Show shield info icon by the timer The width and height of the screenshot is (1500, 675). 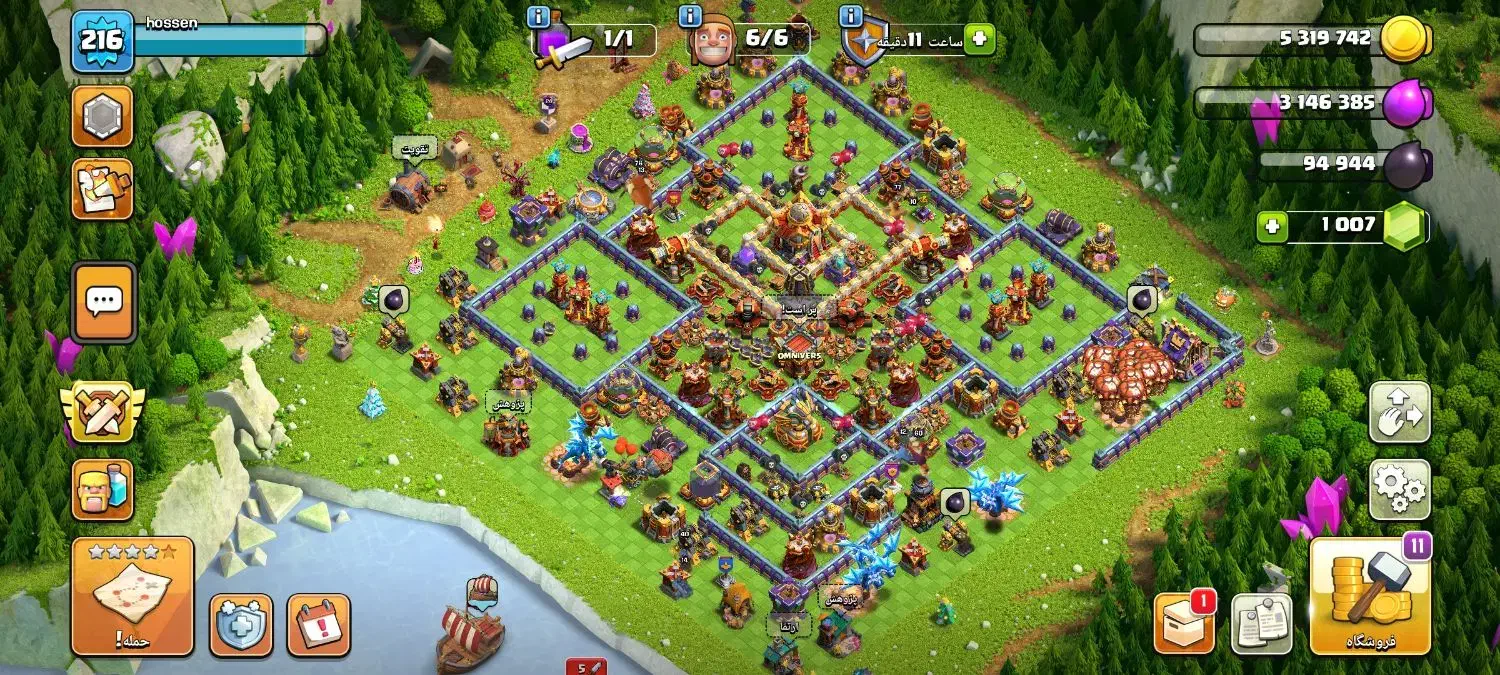[x=851, y=17]
